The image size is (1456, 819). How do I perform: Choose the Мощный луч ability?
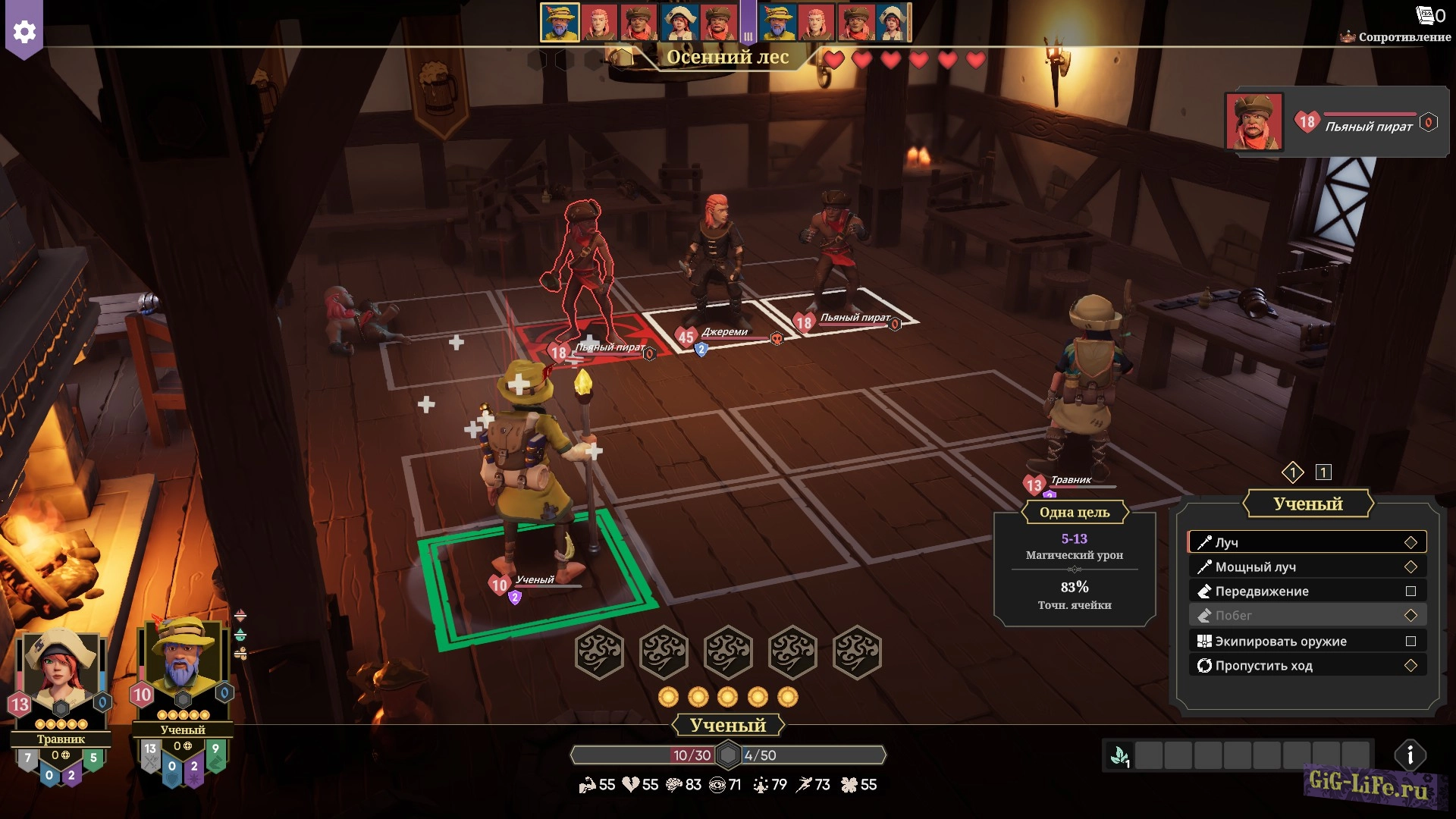point(1307,566)
